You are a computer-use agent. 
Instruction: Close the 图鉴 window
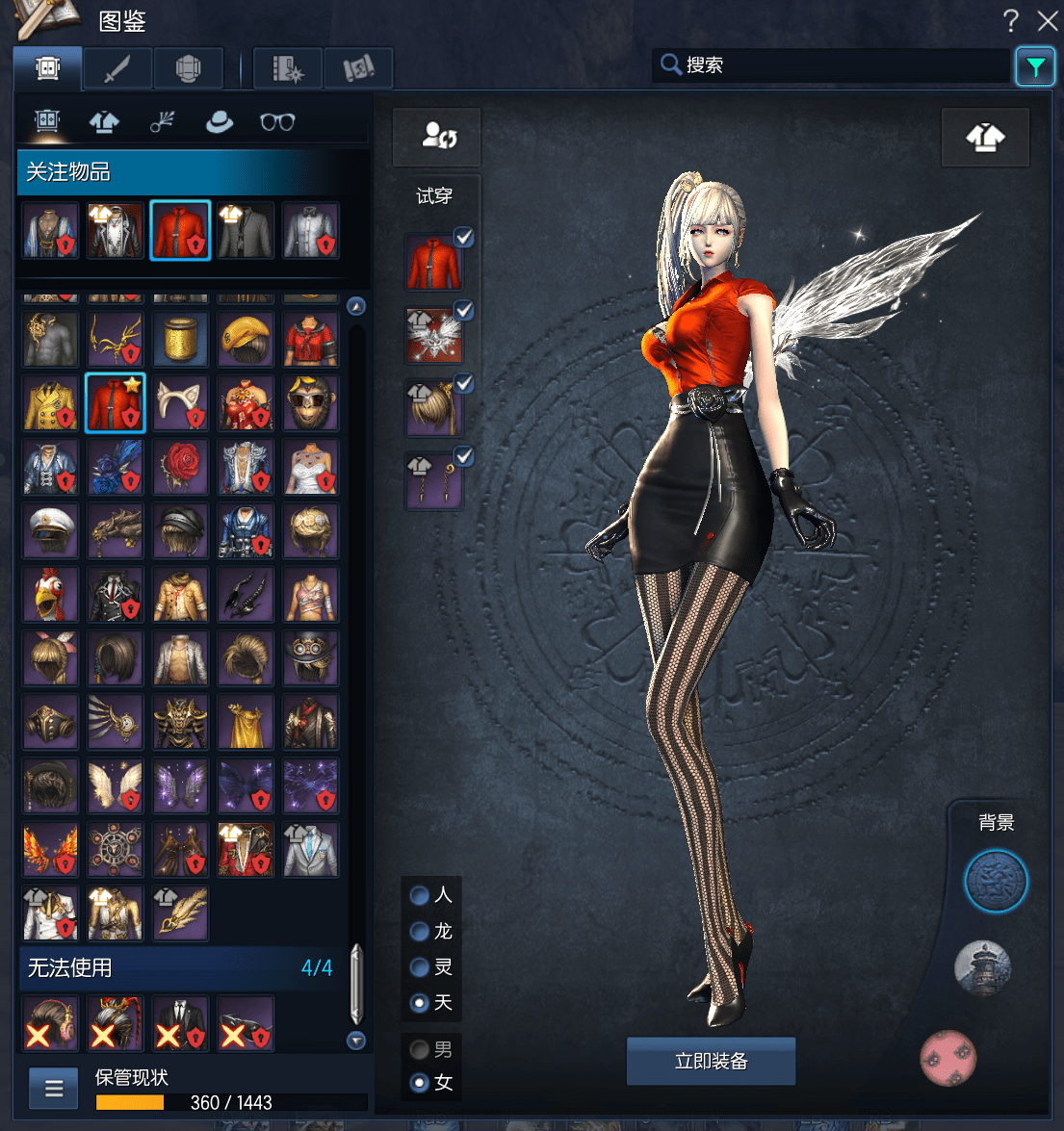1048,20
